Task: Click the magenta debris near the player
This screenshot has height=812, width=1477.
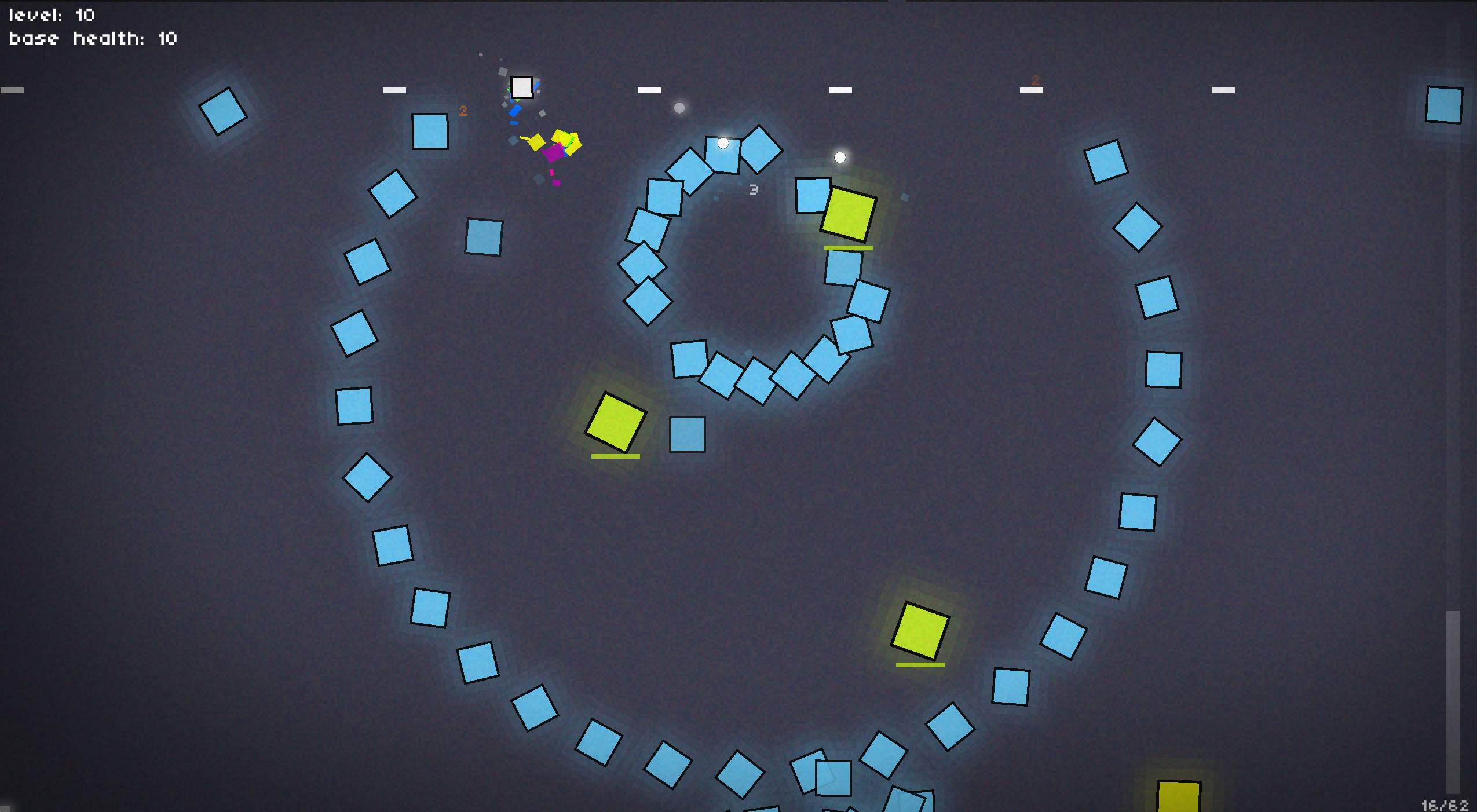Action: (553, 153)
